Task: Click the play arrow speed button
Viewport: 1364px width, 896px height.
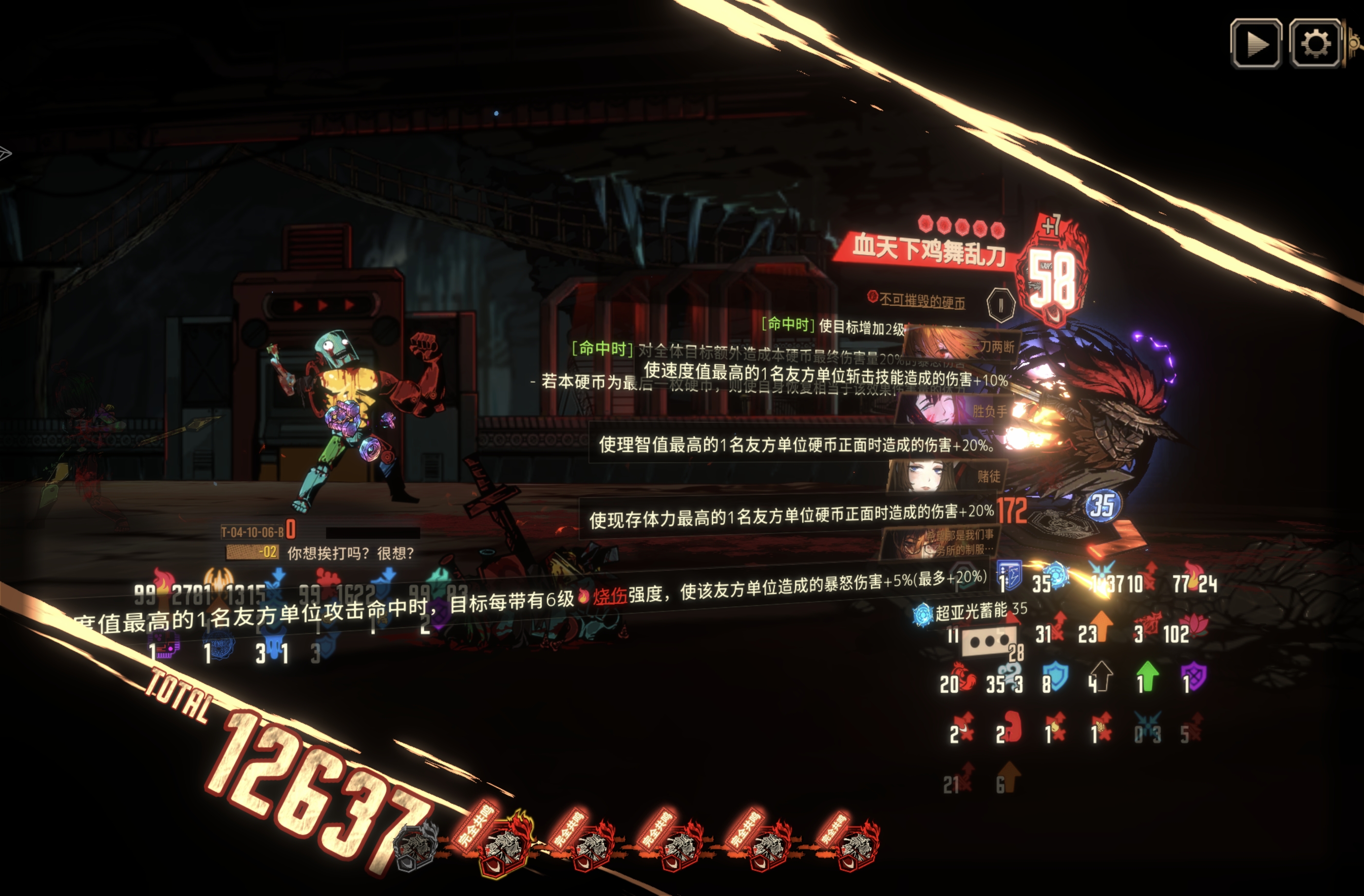Action: pos(1256,43)
